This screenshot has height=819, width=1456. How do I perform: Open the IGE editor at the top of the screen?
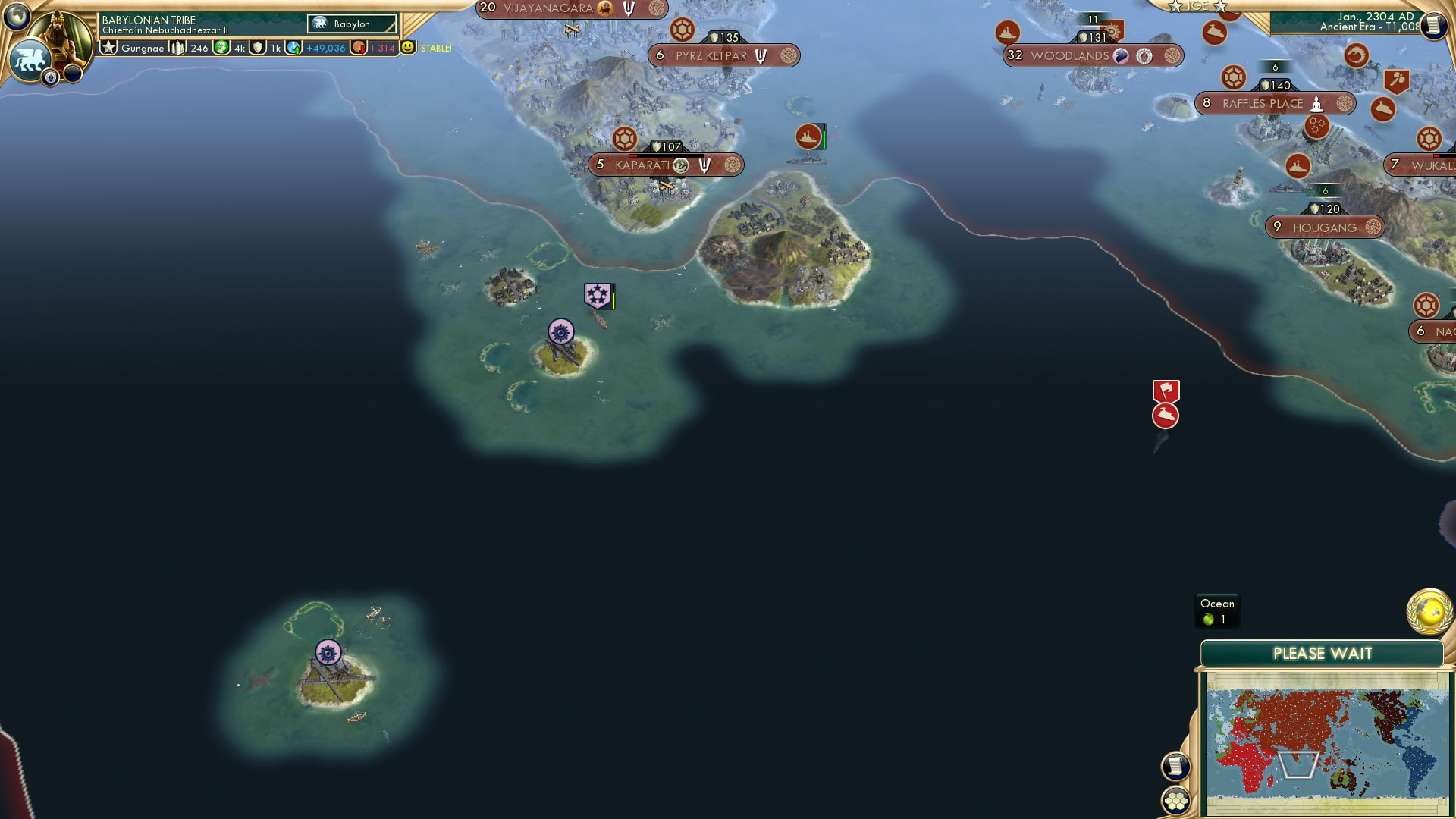(1197, 6)
